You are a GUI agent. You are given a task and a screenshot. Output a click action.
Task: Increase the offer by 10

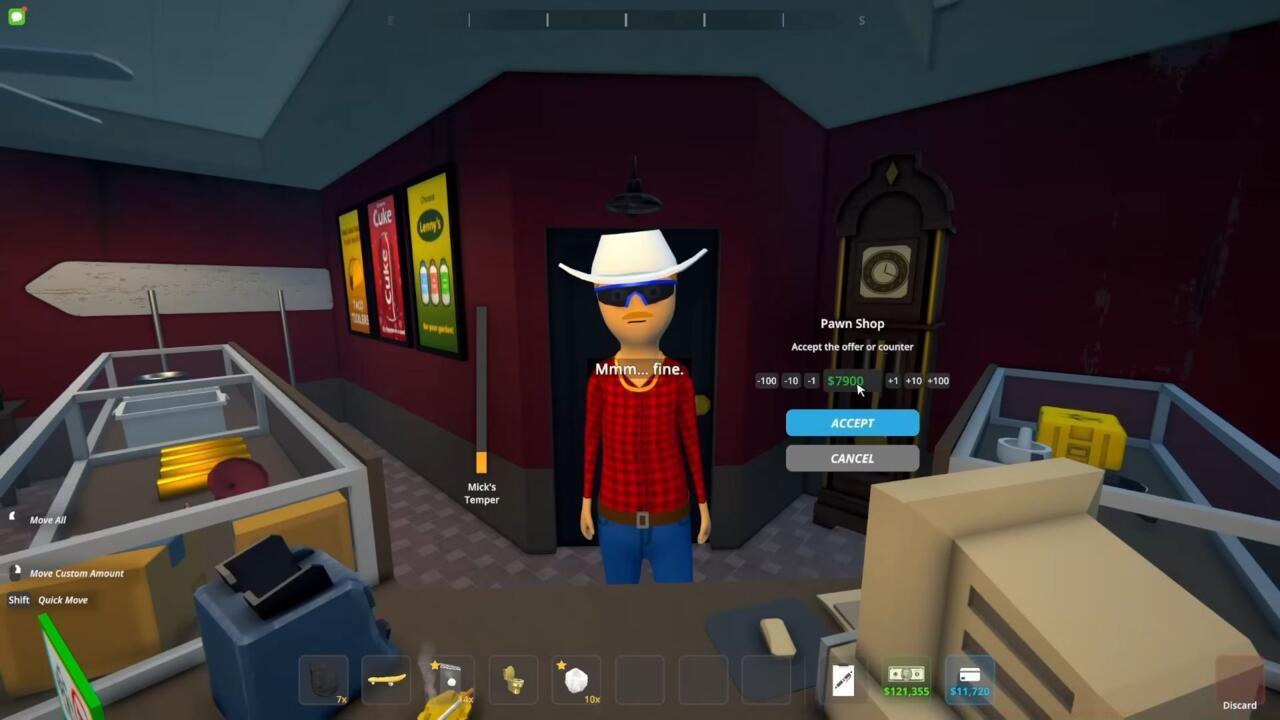click(x=913, y=380)
